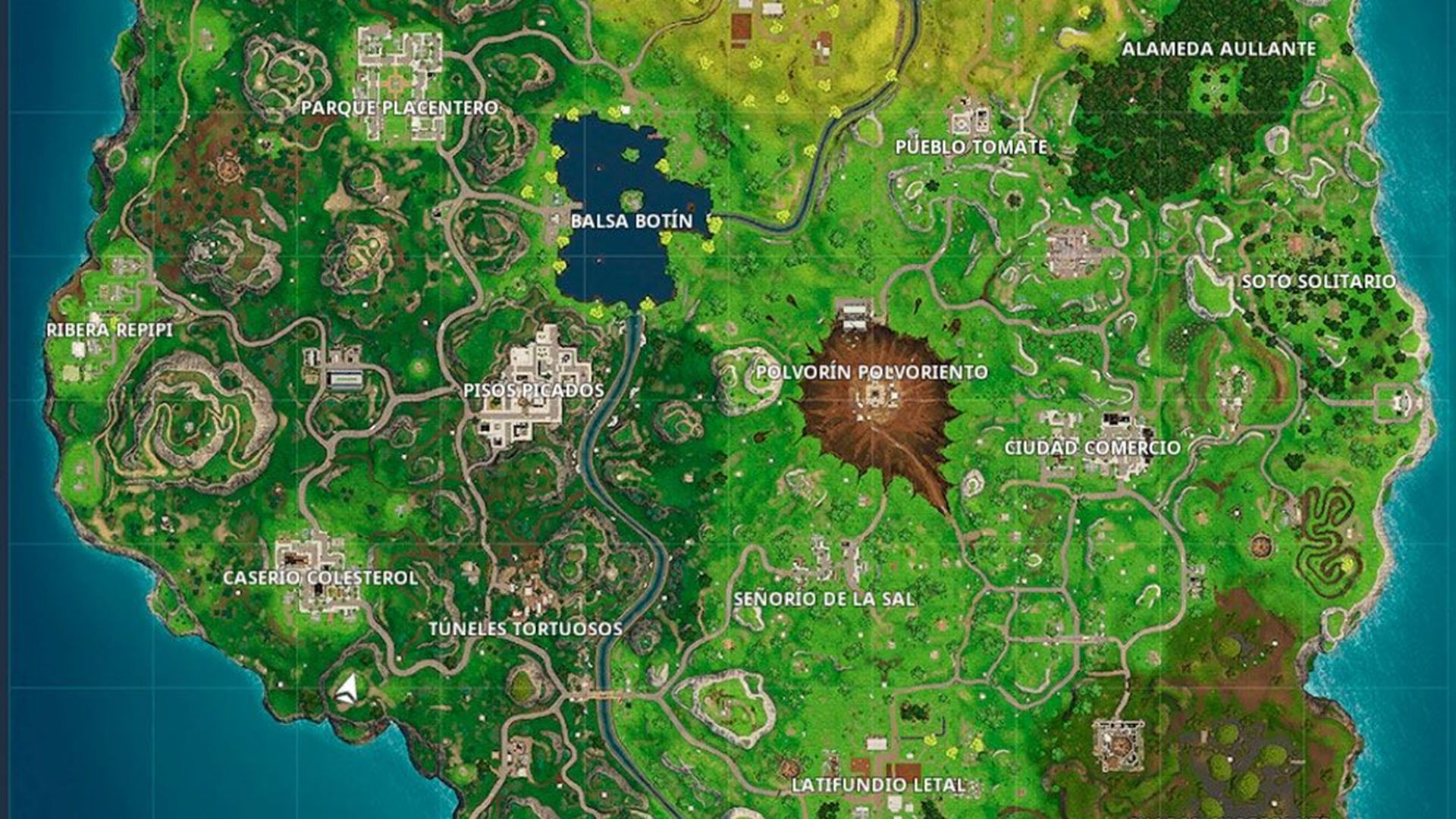Viewport: 1456px width, 819px height.
Task: Click the white player marker arrow
Action: (x=345, y=687)
